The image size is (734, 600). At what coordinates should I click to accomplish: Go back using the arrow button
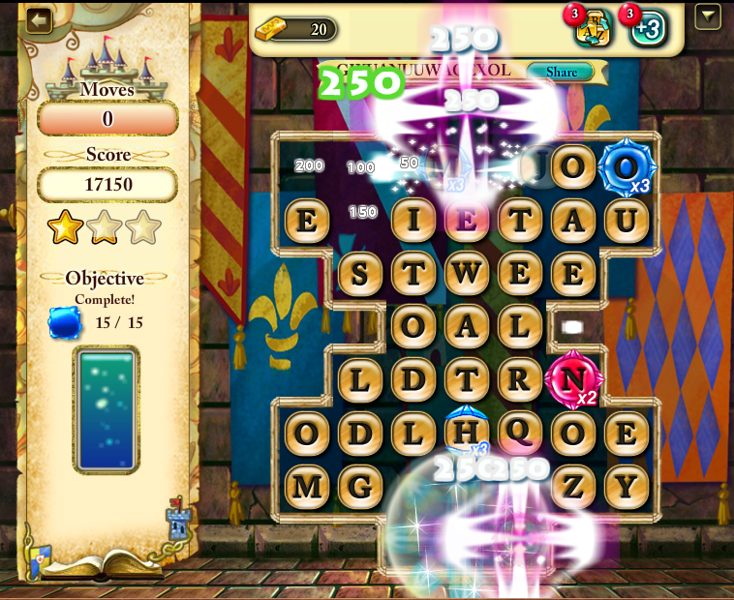pyautogui.click(x=39, y=21)
